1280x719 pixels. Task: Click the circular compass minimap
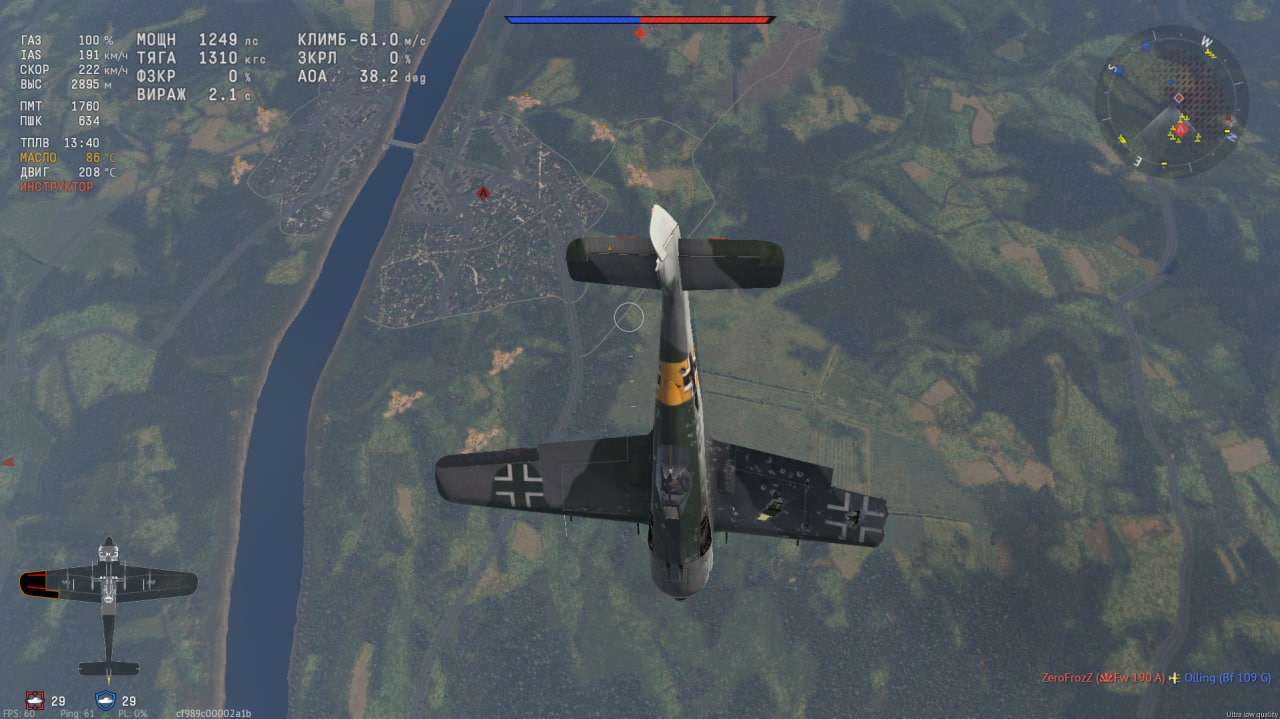(x=1170, y=101)
